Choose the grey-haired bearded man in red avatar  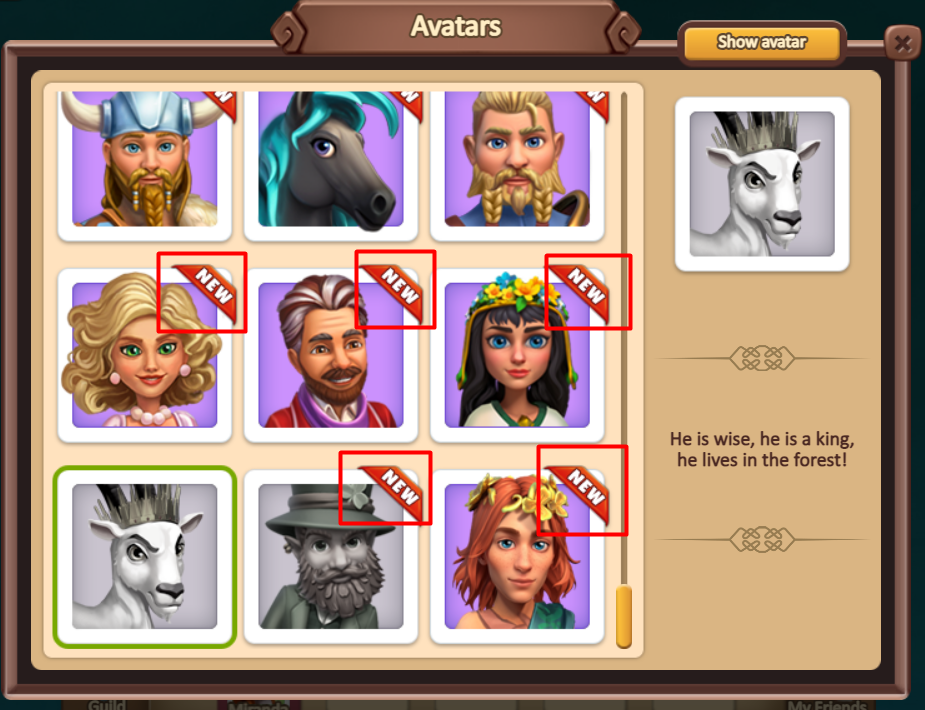coord(331,355)
